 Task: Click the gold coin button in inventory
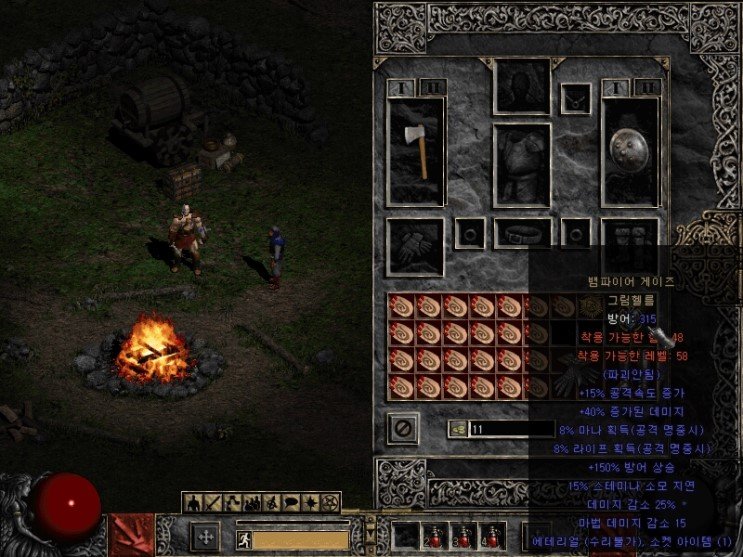point(457,429)
